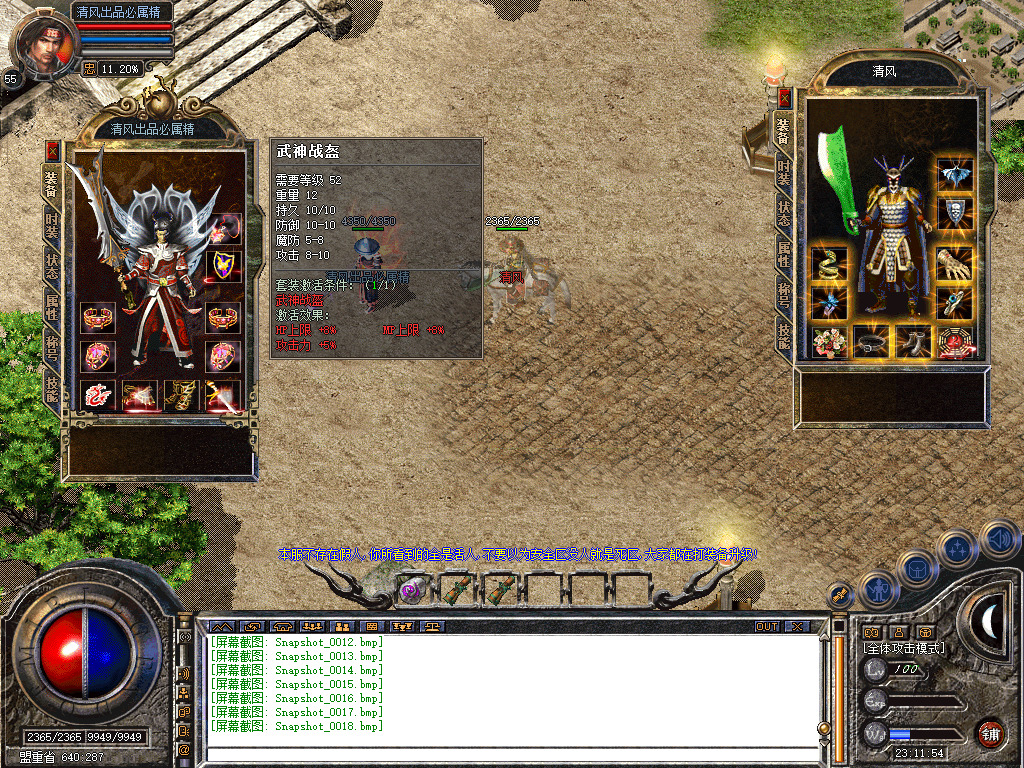Open the 铺 shop button
Viewport: 1024px width, 768px height.
(x=990, y=733)
